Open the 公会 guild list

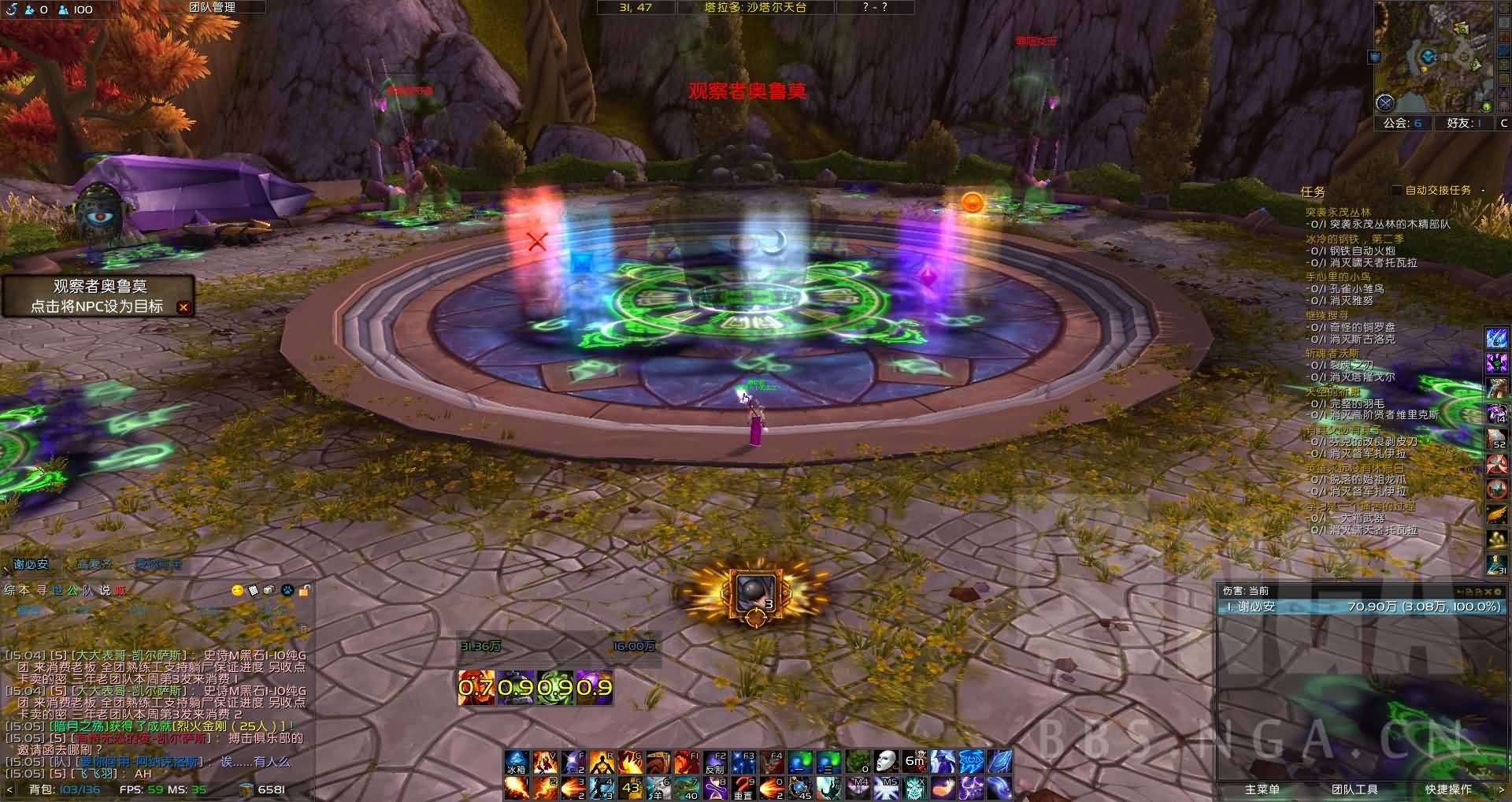[1402, 123]
